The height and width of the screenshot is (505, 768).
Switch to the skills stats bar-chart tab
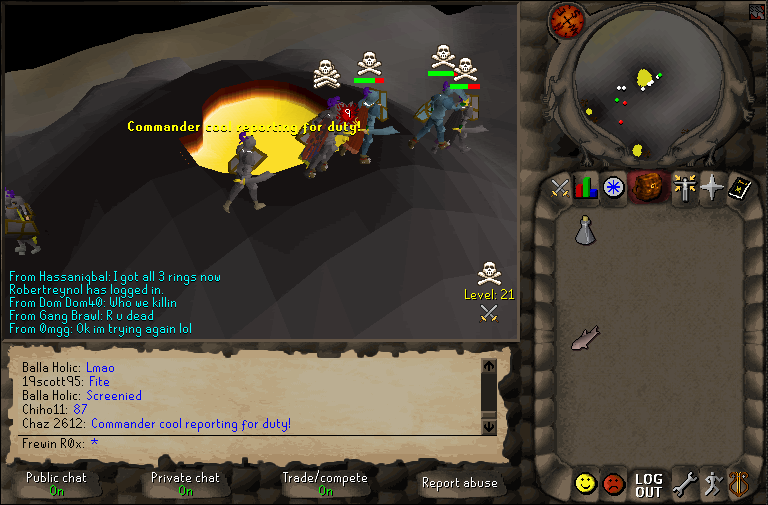pyautogui.click(x=585, y=188)
